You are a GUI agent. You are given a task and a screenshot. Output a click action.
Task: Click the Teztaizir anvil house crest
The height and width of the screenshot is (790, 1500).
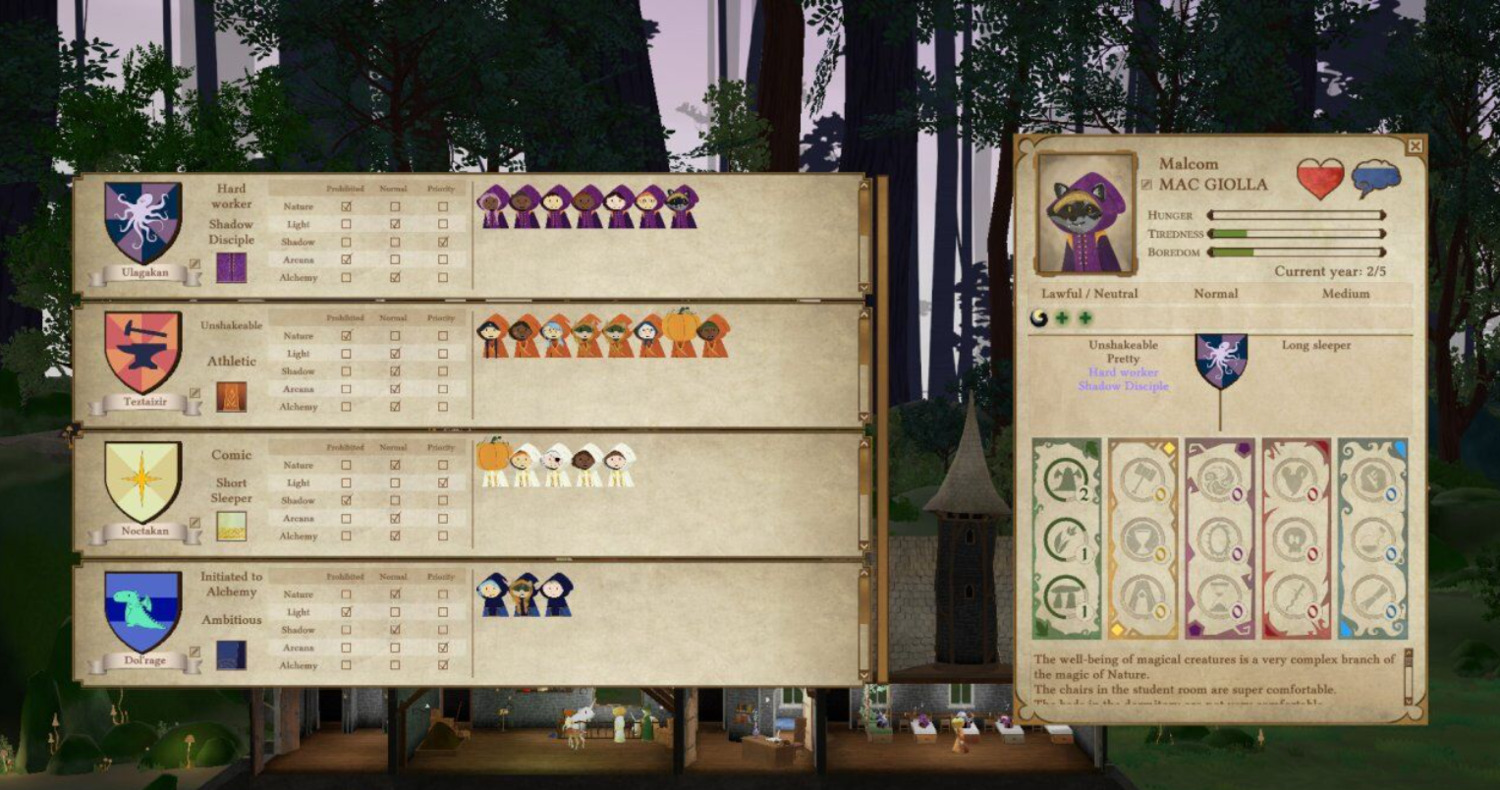[143, 351]
